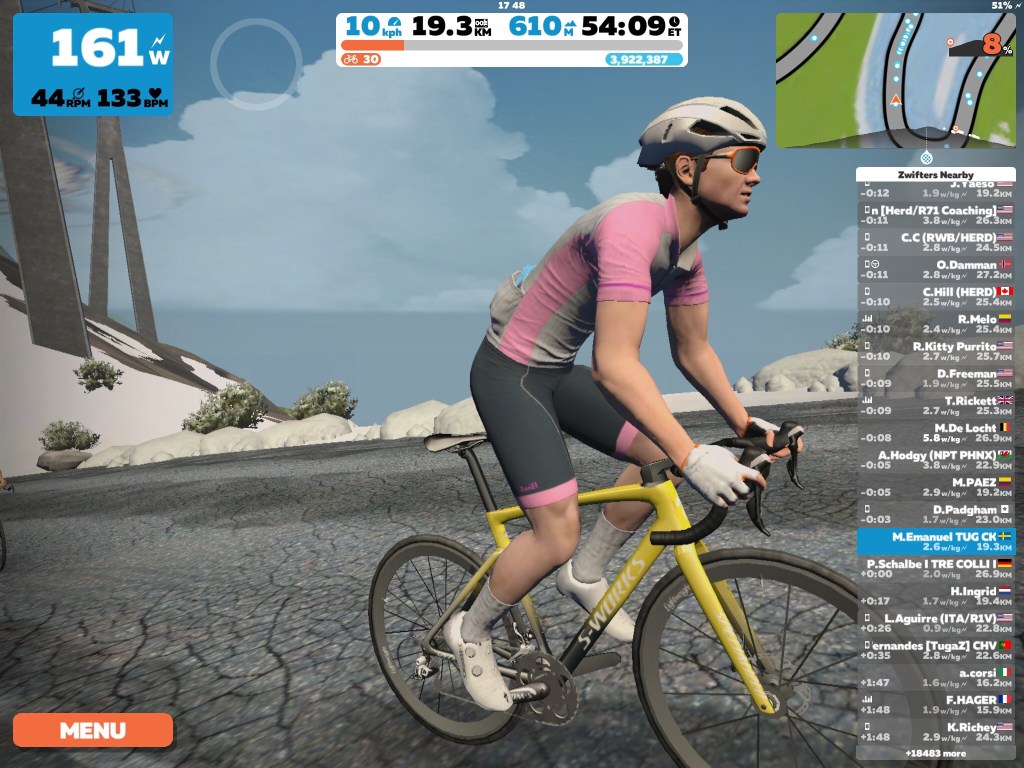Choose M.De Locht from the rider list

coord(936,433)
